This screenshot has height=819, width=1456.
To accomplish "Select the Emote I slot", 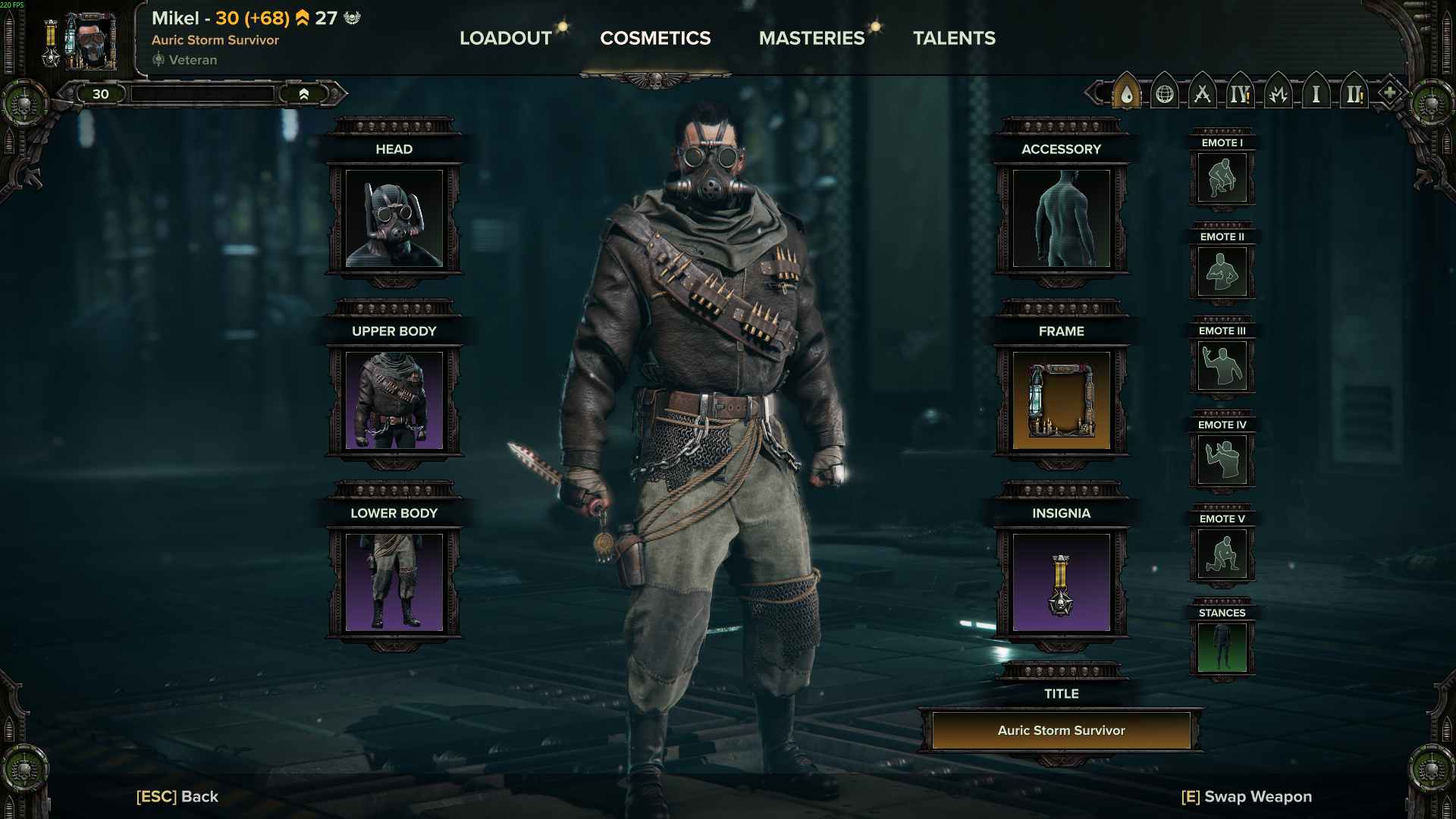I will coord(1222,177).
